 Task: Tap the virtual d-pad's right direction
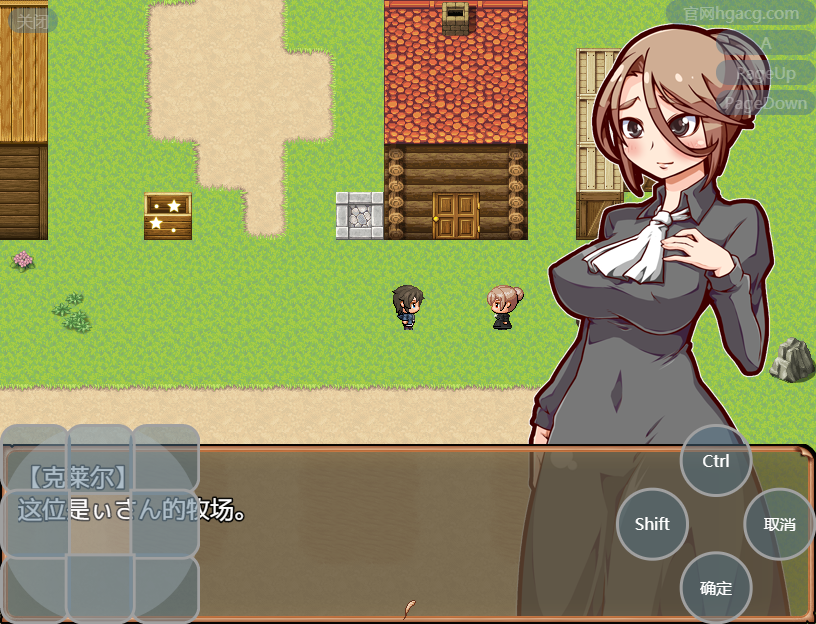[x=165, y=523]
